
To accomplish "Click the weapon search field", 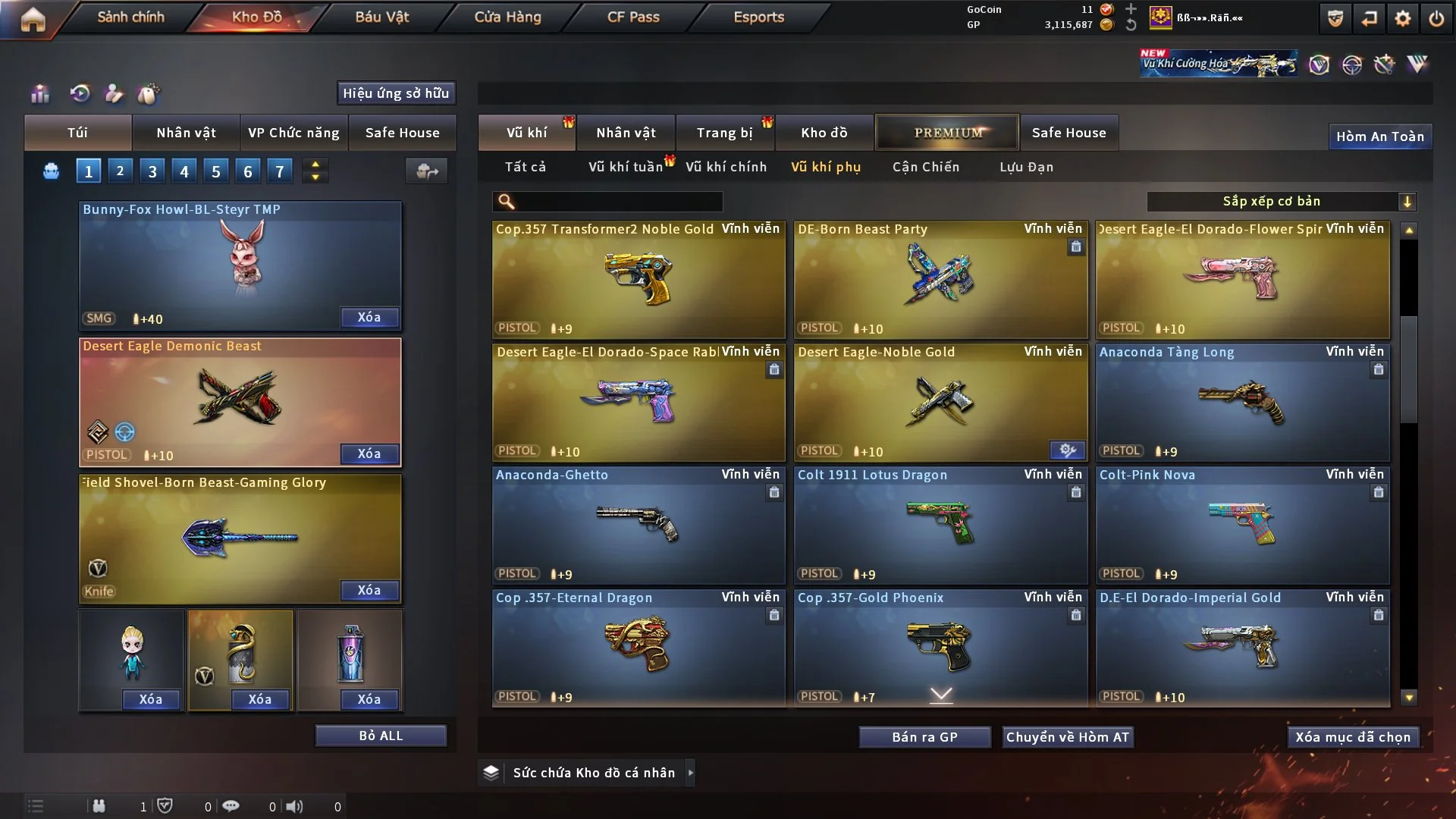I will (618, 202).
